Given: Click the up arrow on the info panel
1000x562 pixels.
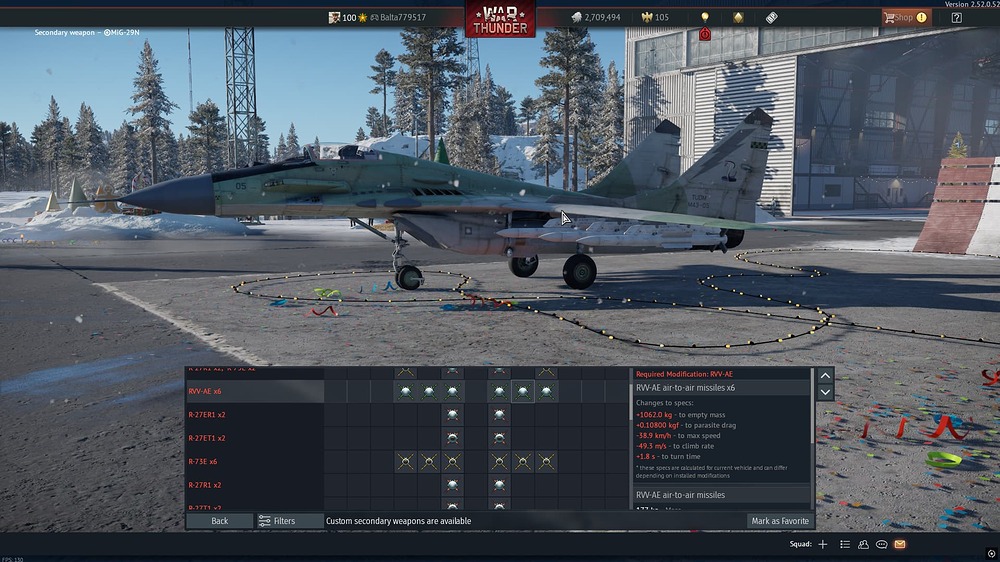Looking at the screenshot, I should 825,376.
